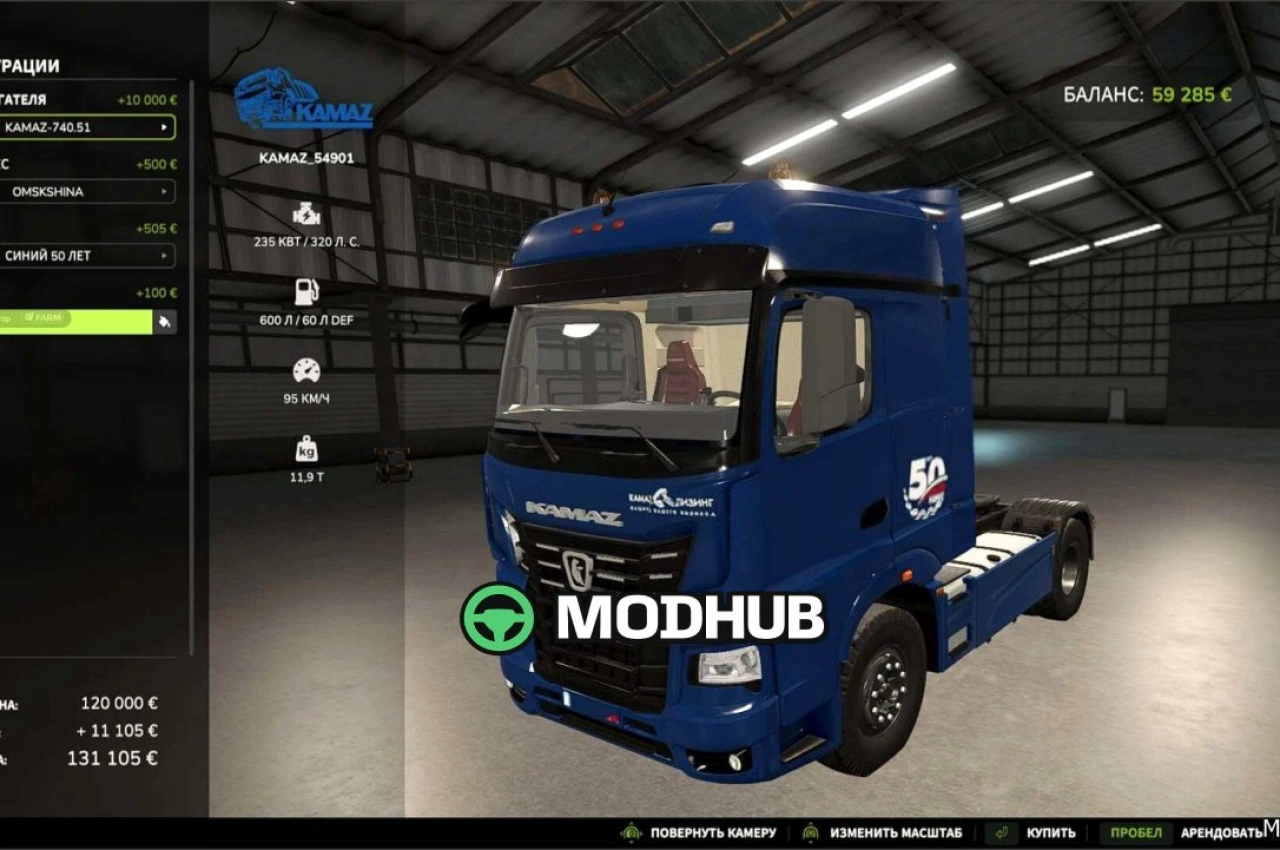
Task: Click the paint bucket icon next to FARM swatch
Action: pos(162,321)
